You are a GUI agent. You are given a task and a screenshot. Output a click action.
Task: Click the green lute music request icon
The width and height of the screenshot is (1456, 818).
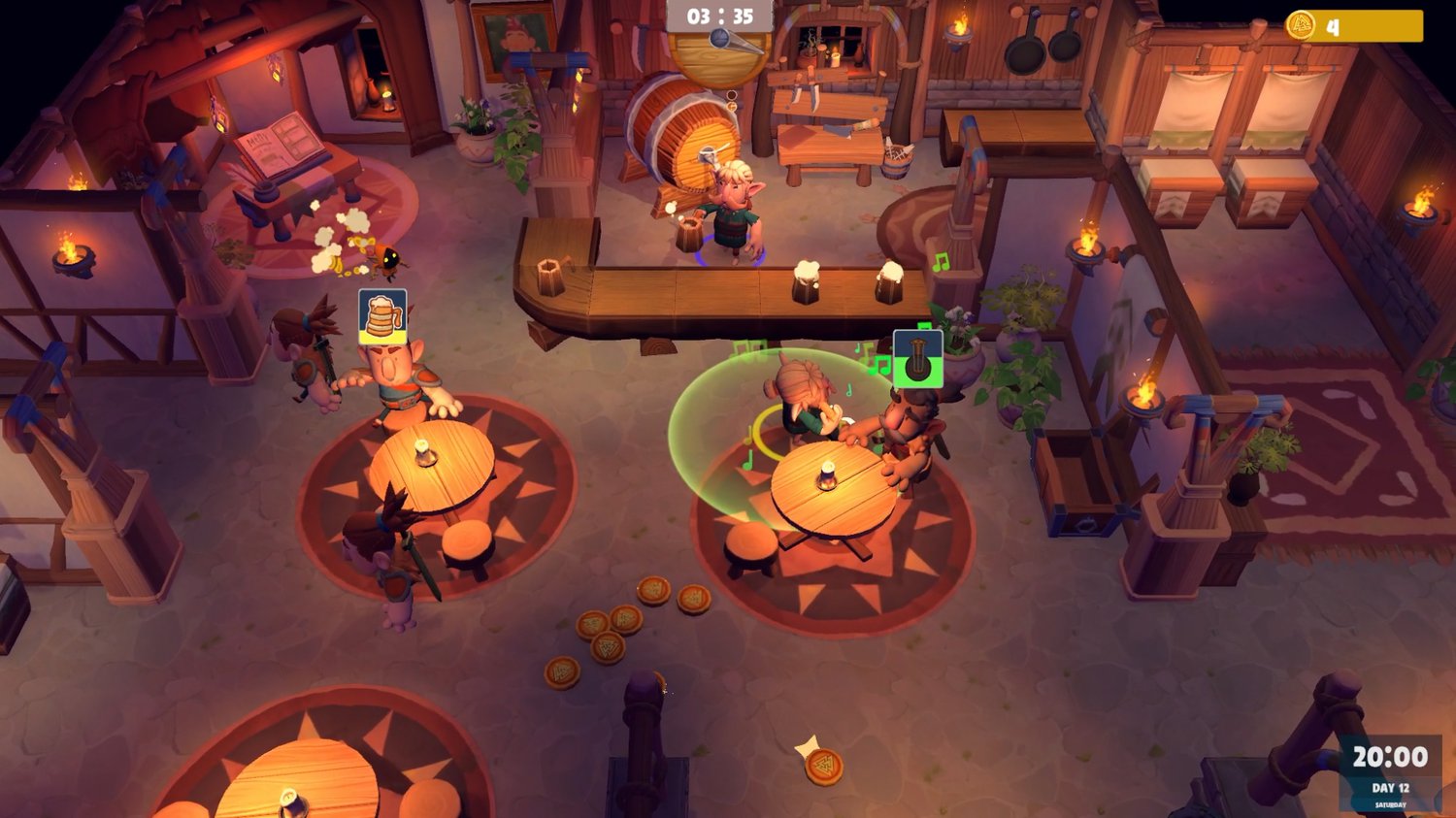(917, 358)
